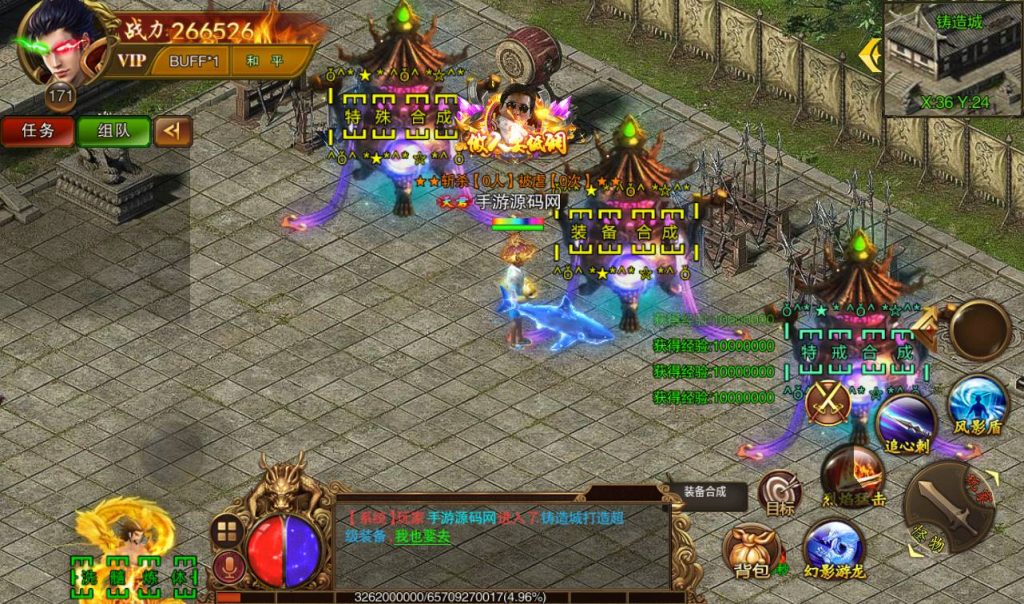The height and width of the screenshot is (604, 1024).
Task: Collapse the quest panel with the arrow button
Action: pos(173,131)
